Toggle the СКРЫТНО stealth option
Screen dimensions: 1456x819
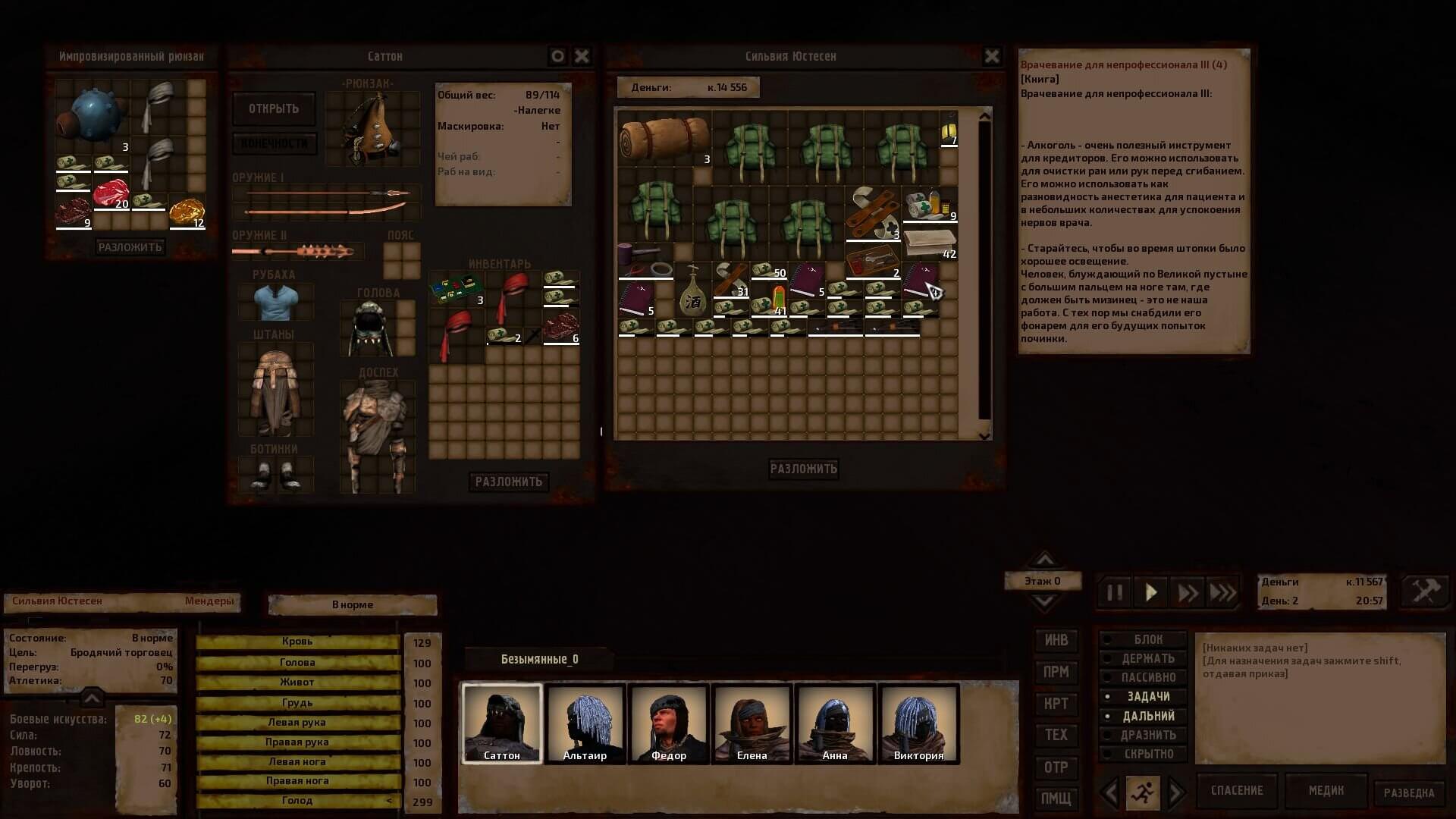pos(1147,754)
